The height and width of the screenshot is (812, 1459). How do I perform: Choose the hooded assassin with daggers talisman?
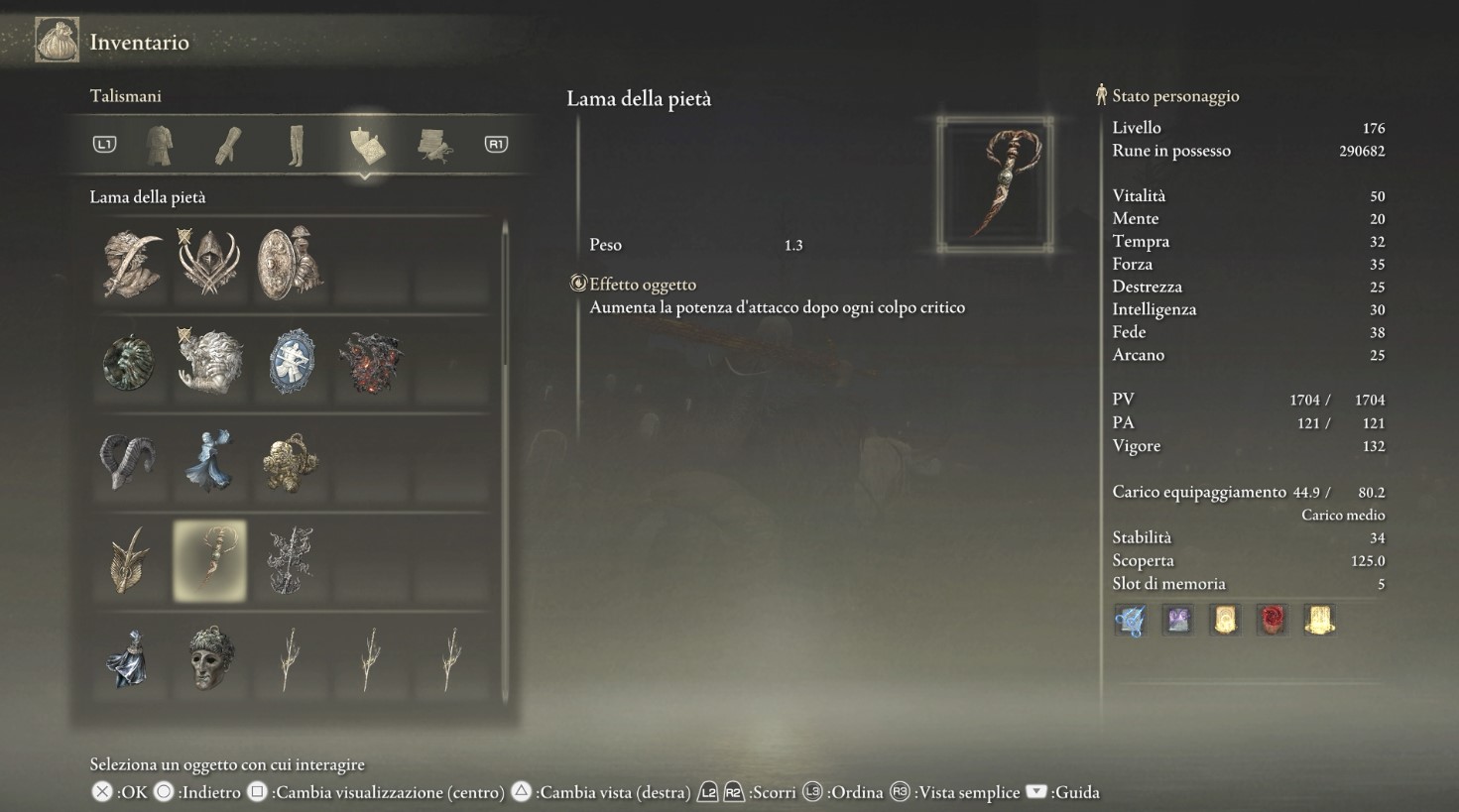click(x=209, y=264)
